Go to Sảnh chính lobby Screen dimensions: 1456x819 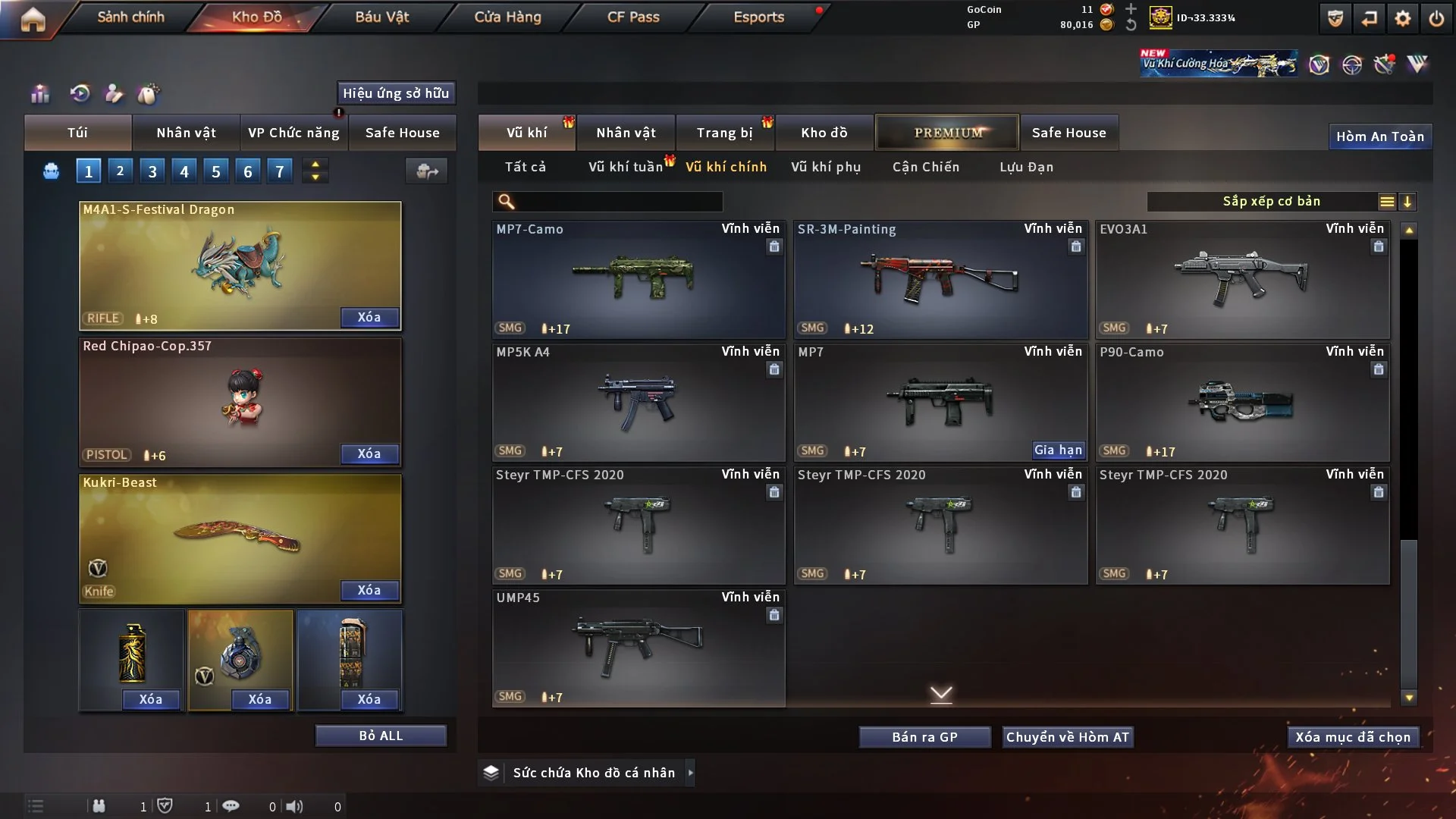pos(130,17)
